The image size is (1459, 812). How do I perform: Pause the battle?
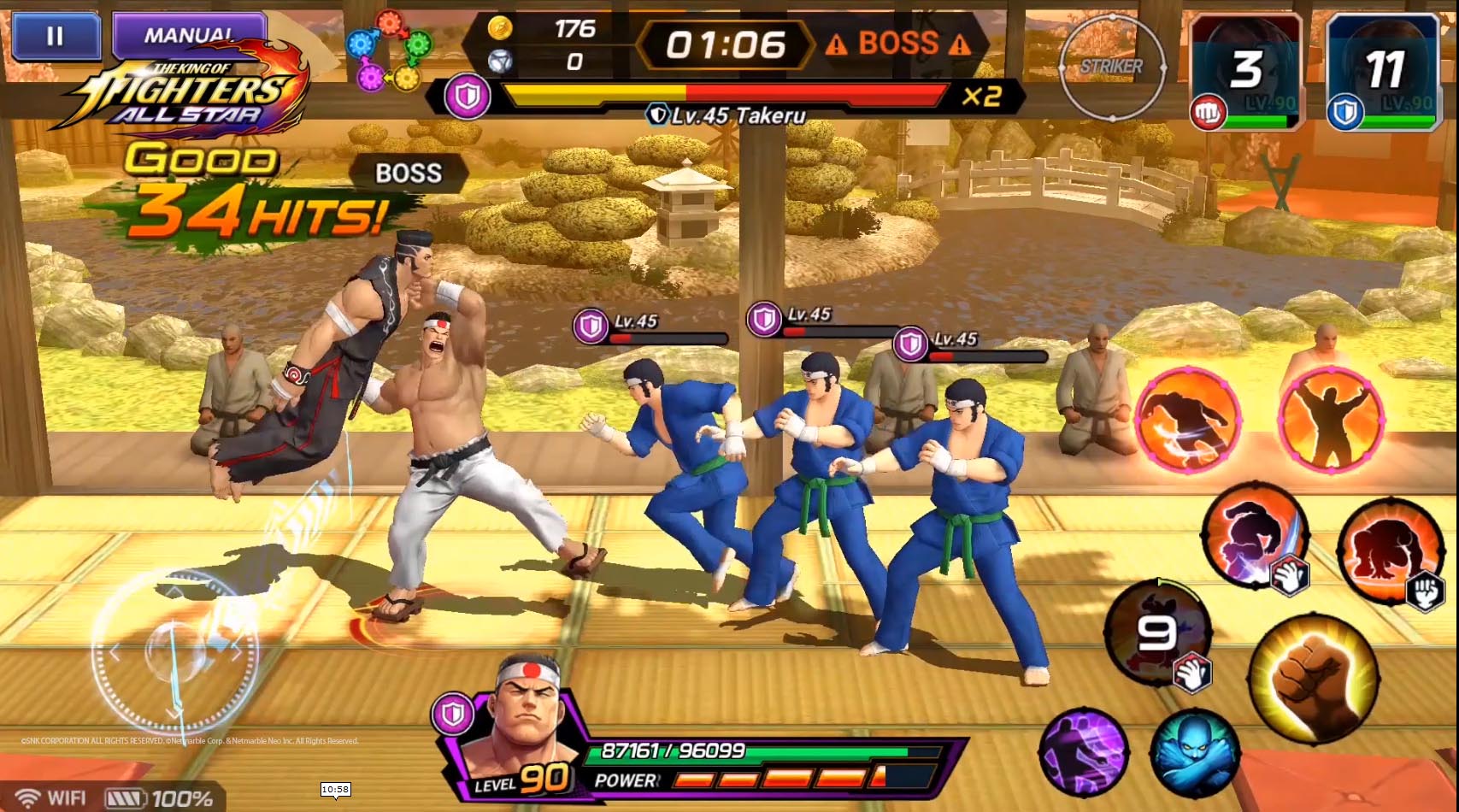[56, 37]
